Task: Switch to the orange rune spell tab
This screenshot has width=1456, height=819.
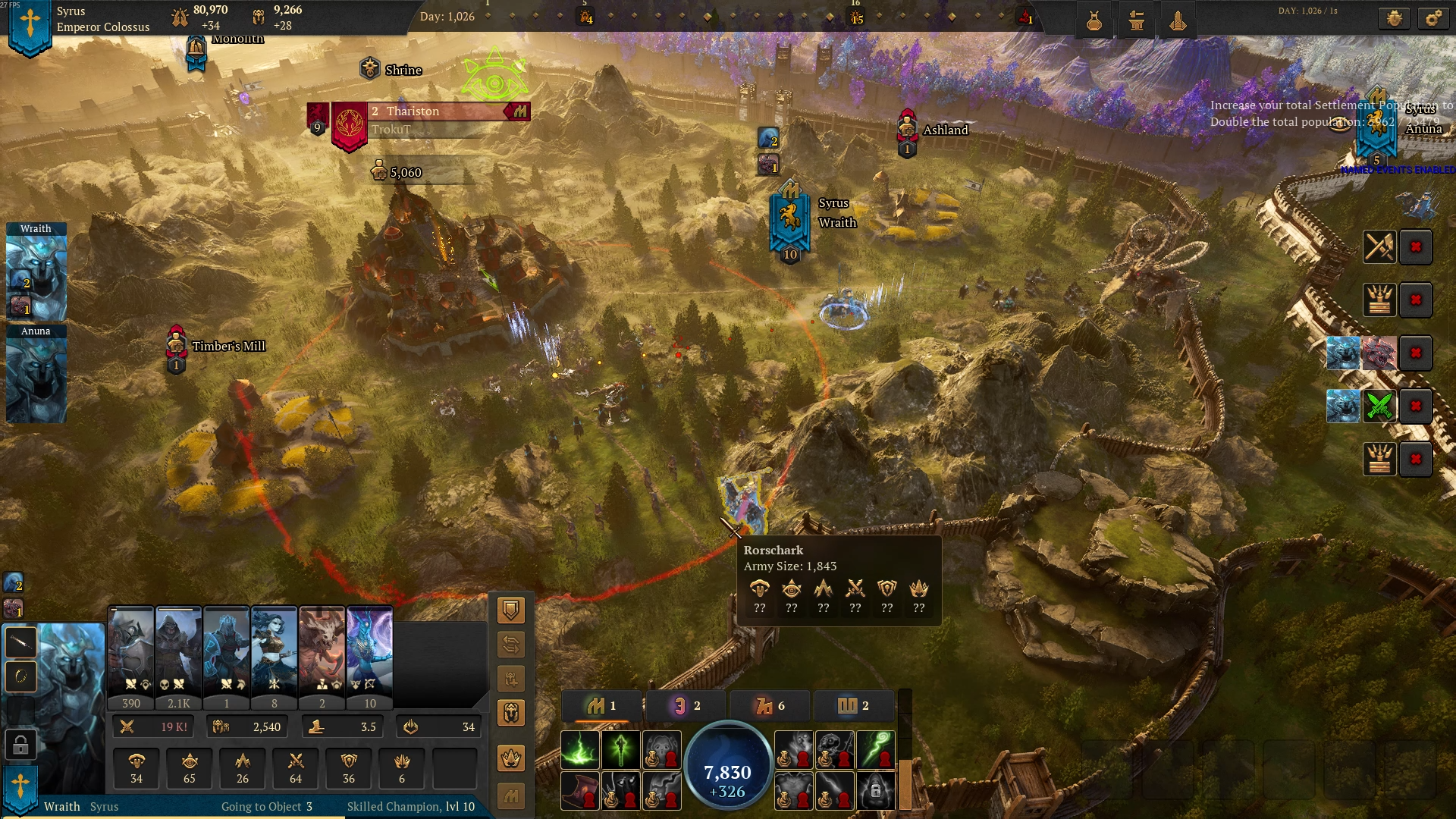Action: (x=770, y=706)
